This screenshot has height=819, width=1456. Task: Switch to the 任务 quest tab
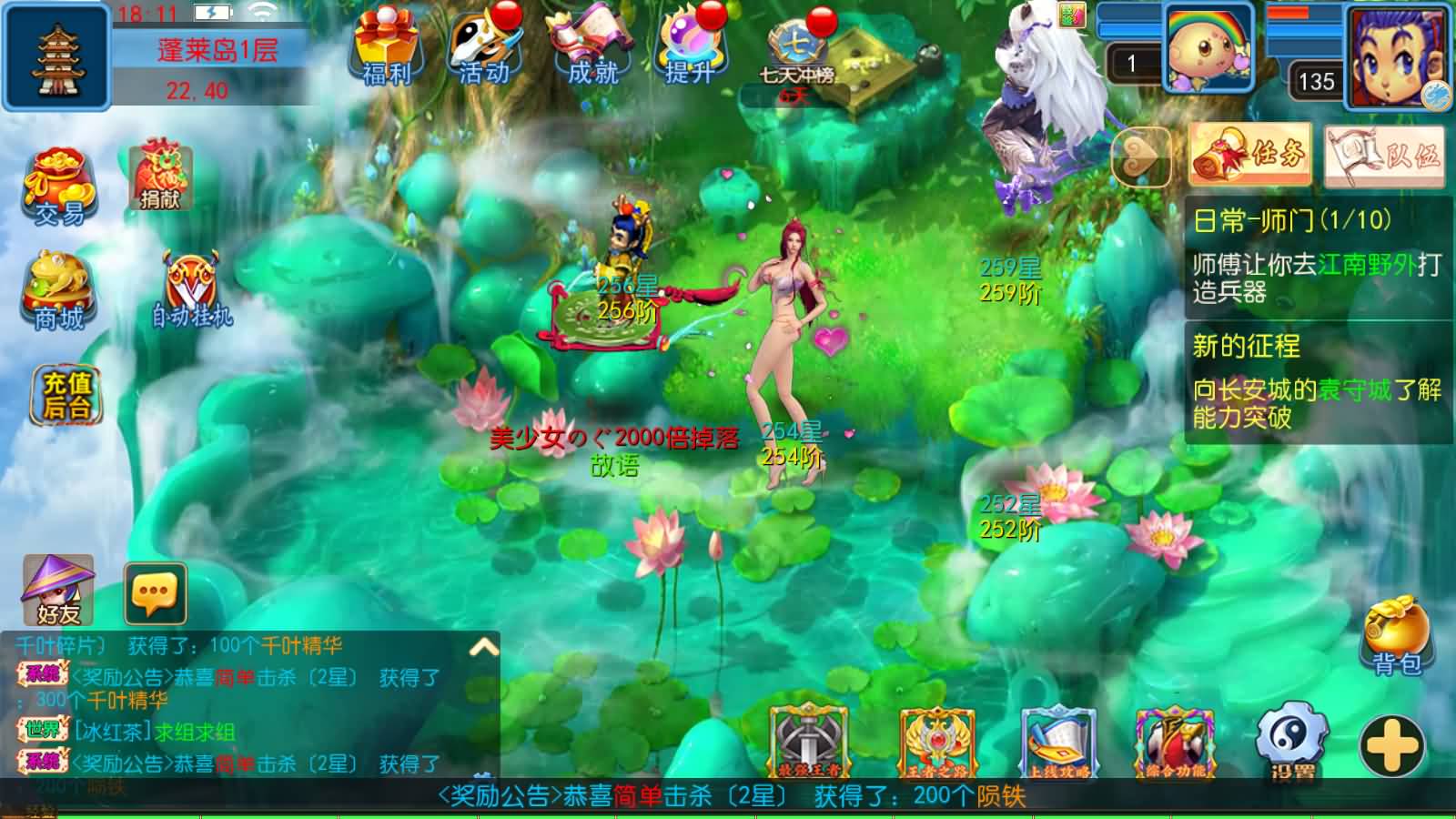(1249, 155)
